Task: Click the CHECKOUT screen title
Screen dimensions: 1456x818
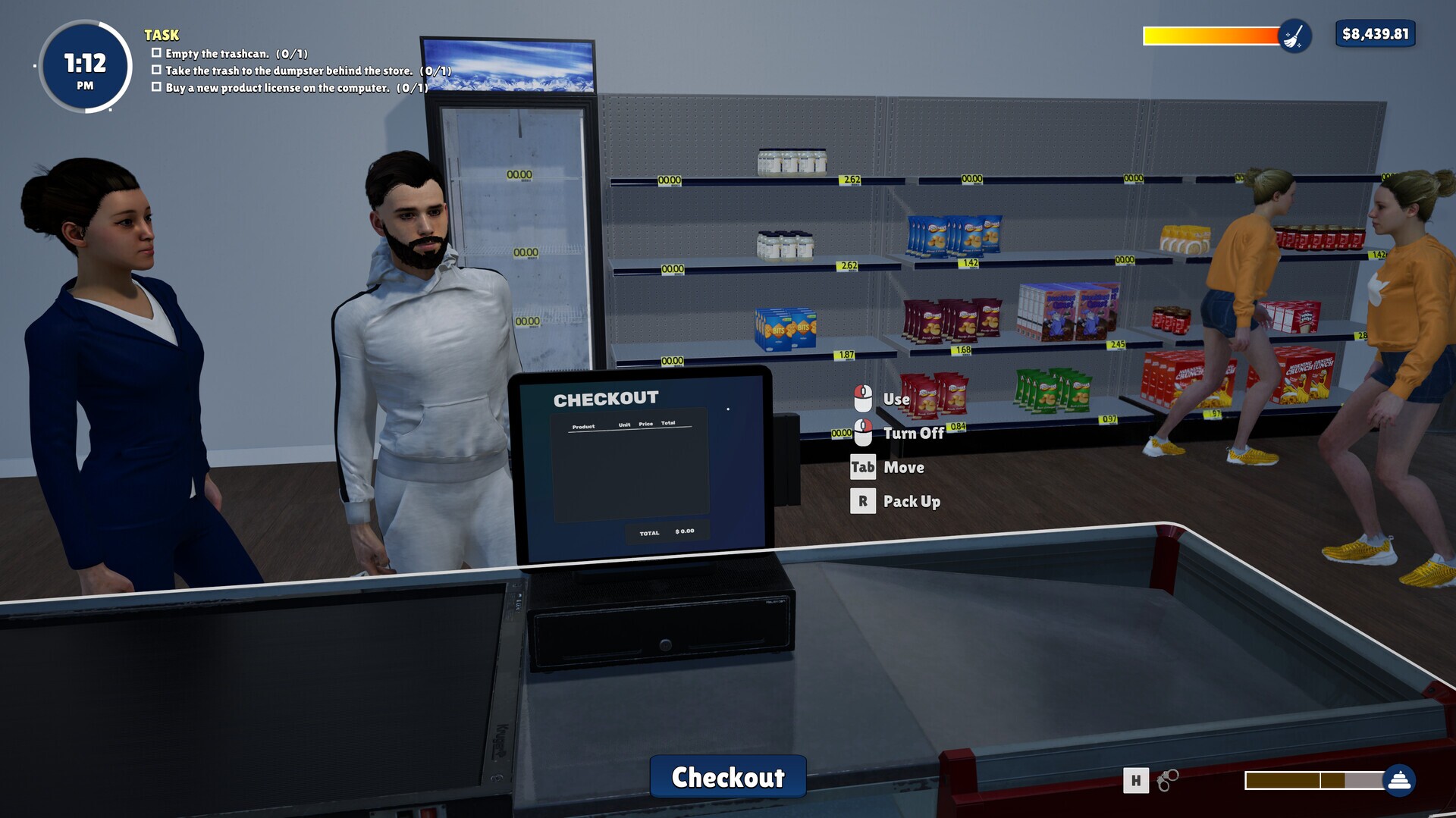Action: (606, 397)
